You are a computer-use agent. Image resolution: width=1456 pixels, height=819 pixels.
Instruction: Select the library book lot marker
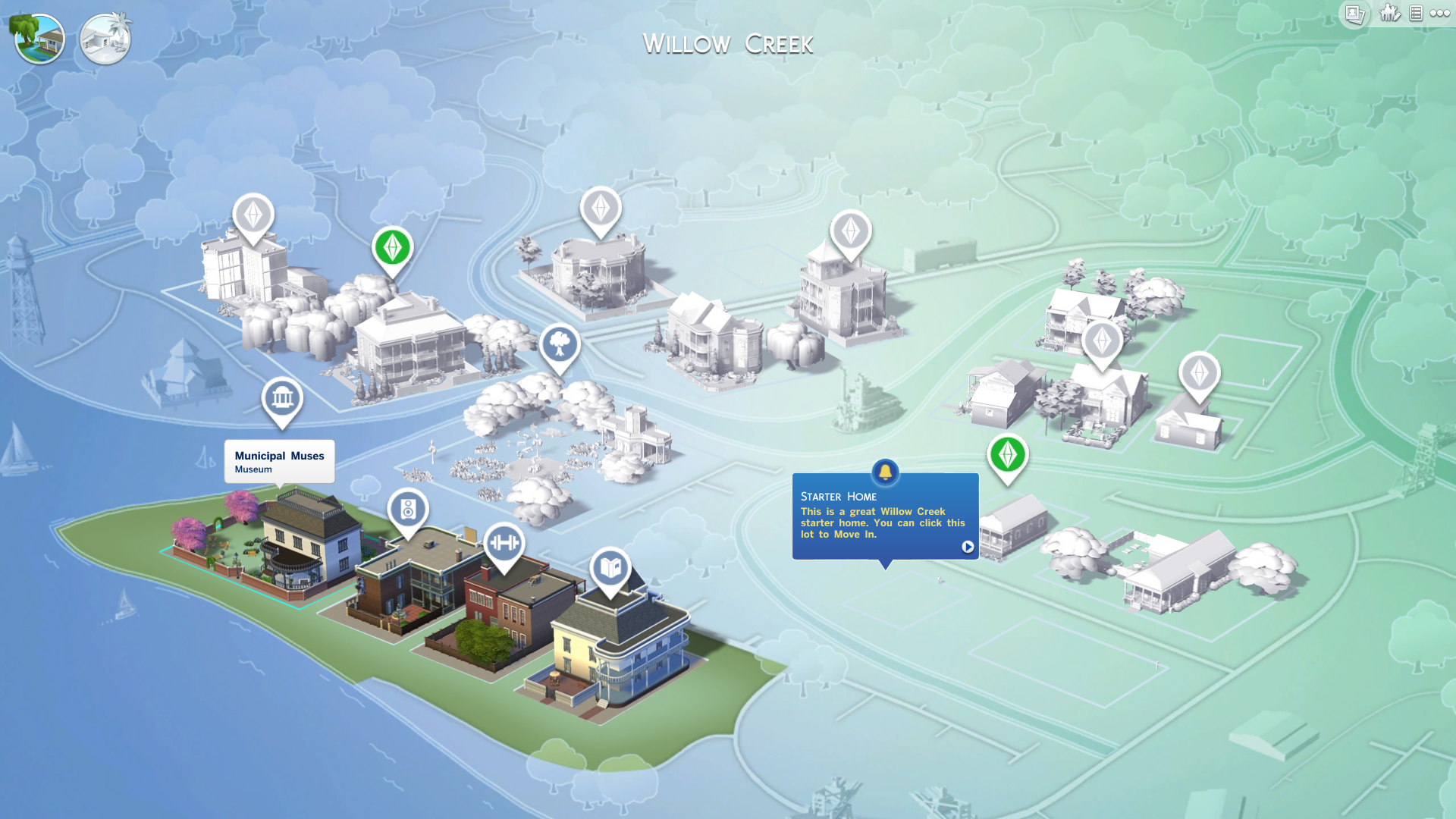[611, 566]
